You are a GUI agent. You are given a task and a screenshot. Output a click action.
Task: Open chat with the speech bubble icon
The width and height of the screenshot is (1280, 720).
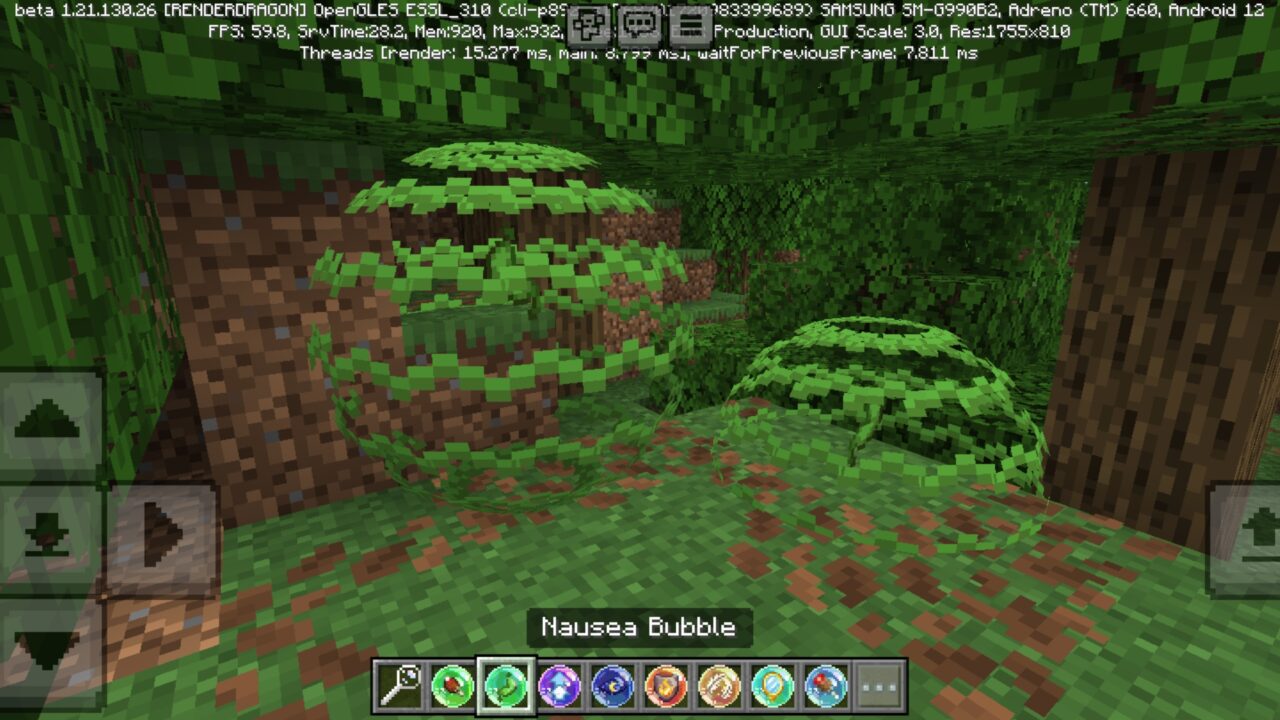[641, 22]
